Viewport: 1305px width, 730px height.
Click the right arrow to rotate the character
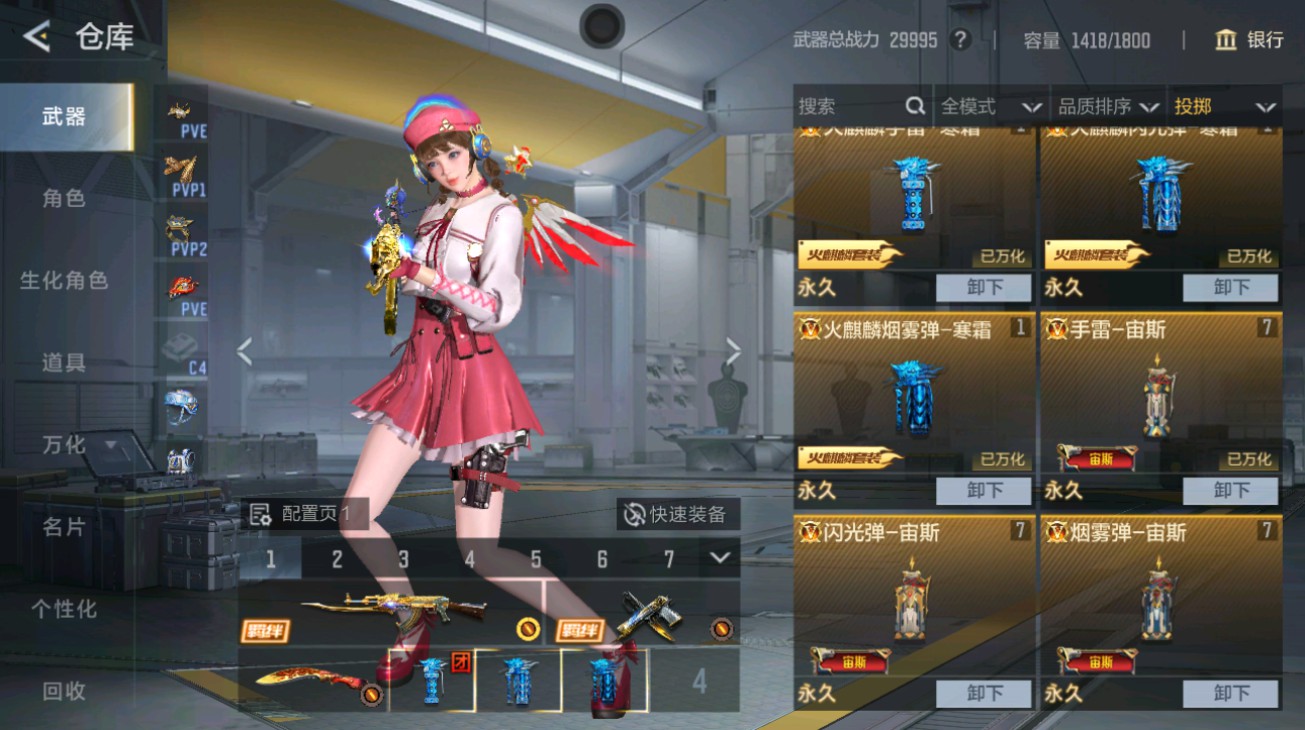pyautogui.click(x=735, y=352)
